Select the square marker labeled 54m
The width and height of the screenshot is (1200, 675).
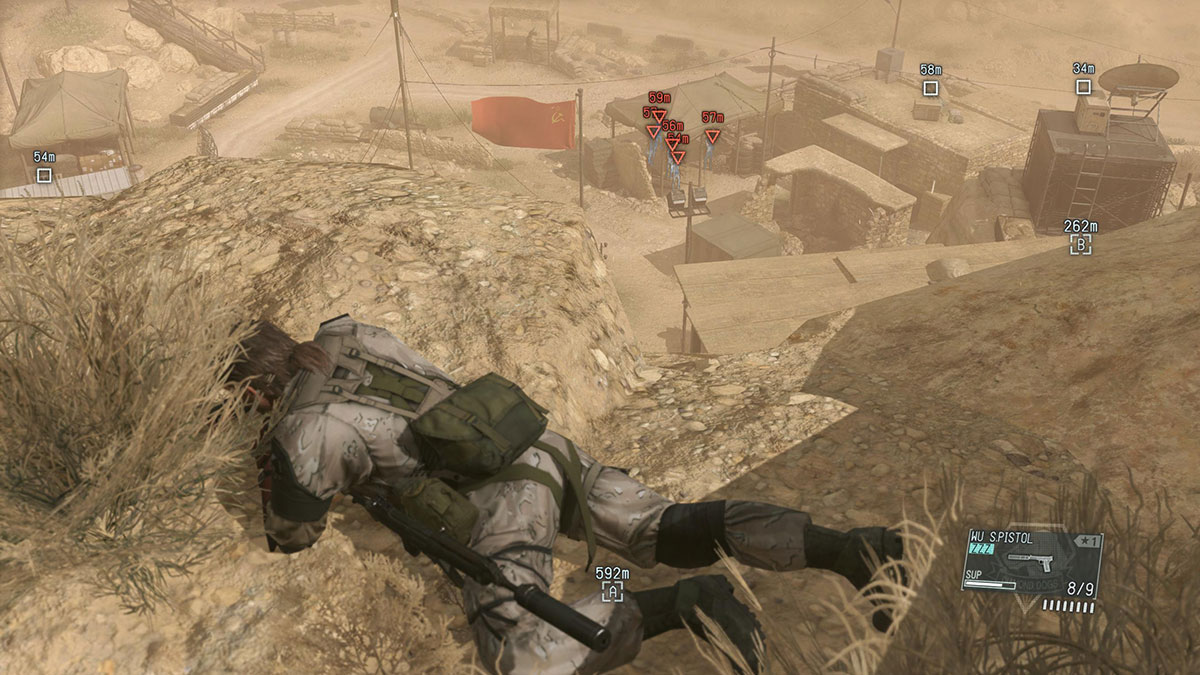44,176
